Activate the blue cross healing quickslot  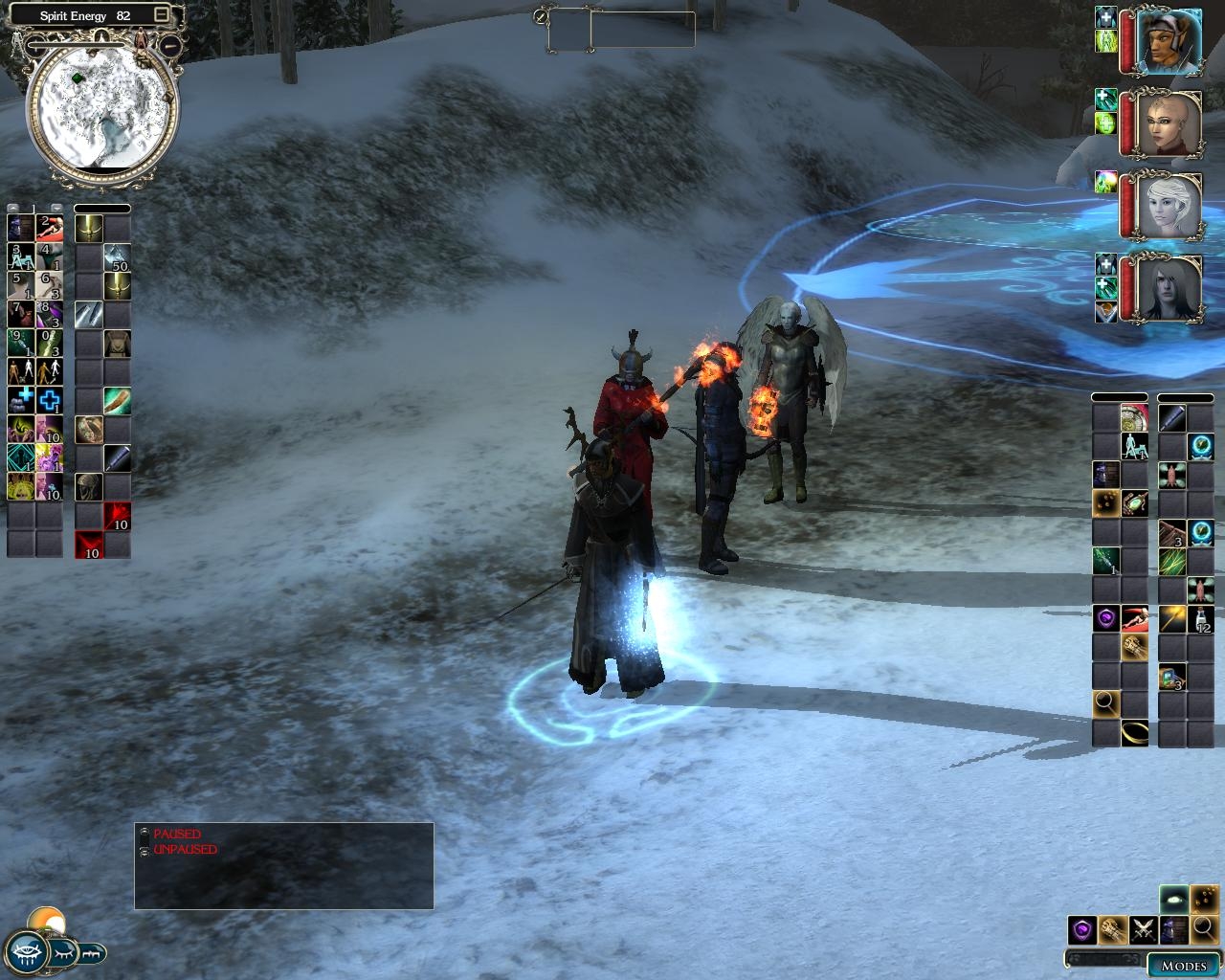coord(50,400)
